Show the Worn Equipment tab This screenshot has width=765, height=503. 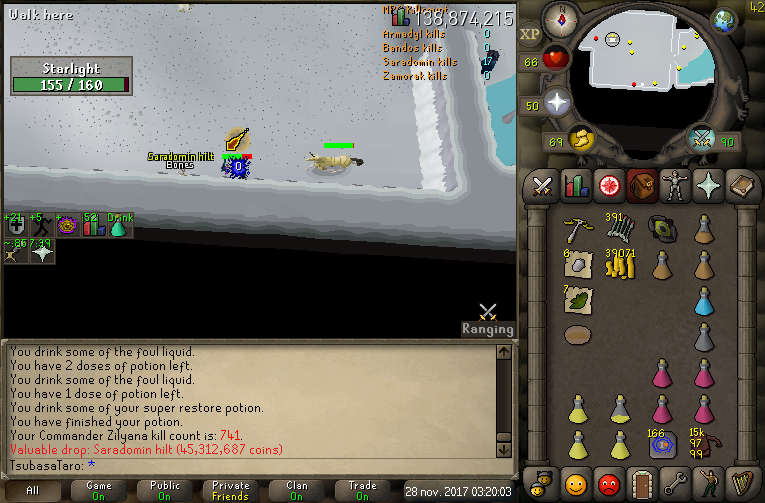(675, 185)
